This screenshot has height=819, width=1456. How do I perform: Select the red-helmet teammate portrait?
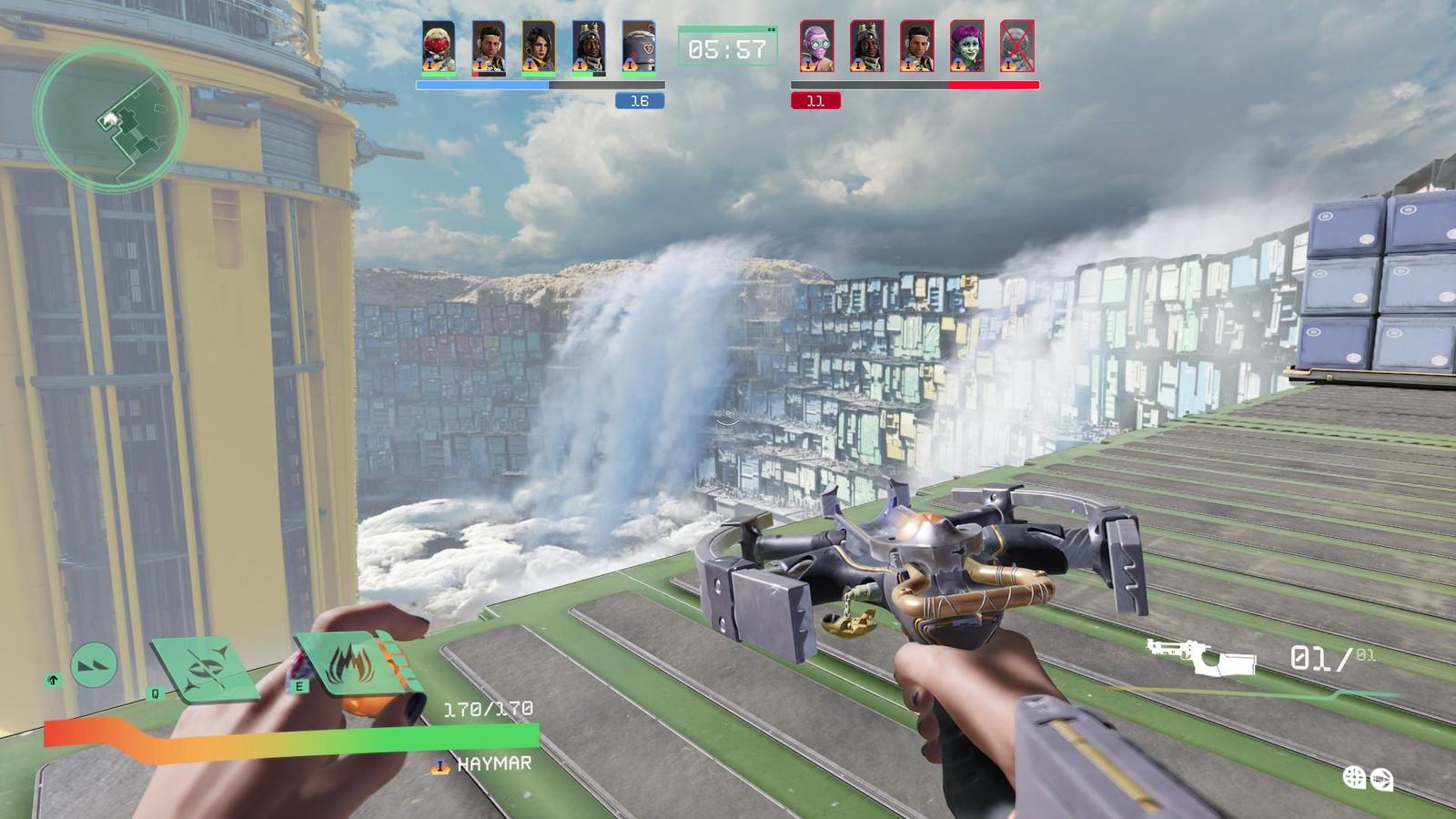coord(439,46)
